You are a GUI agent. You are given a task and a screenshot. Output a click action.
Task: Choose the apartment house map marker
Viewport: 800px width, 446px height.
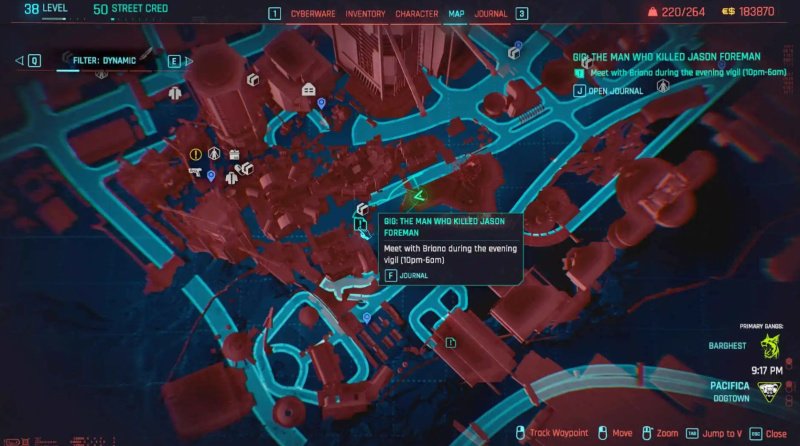(309, 90)
